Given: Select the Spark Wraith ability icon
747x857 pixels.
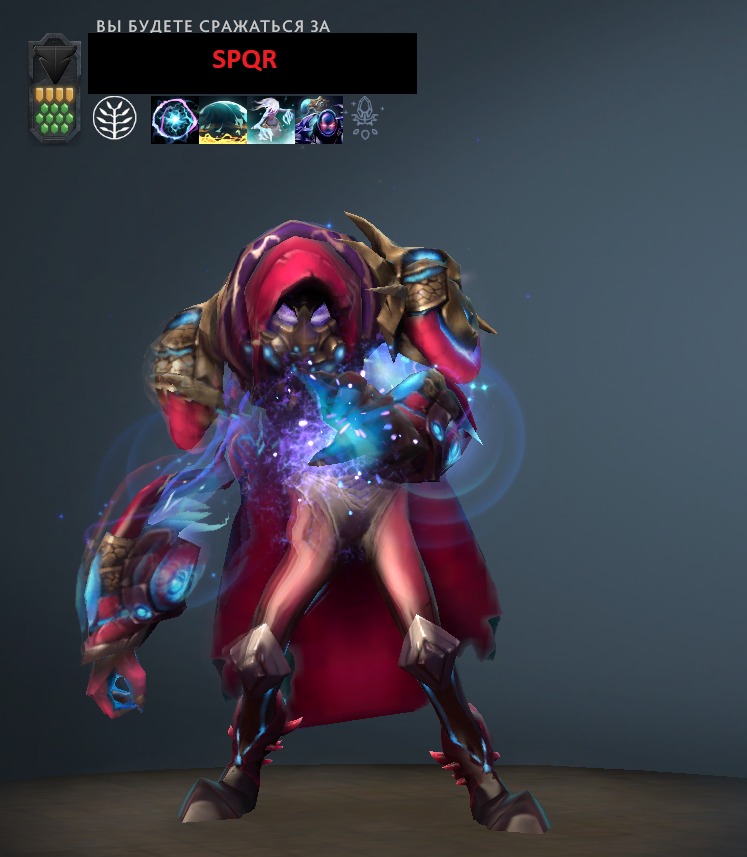Looking at the screenshot, I should (270, 120).
